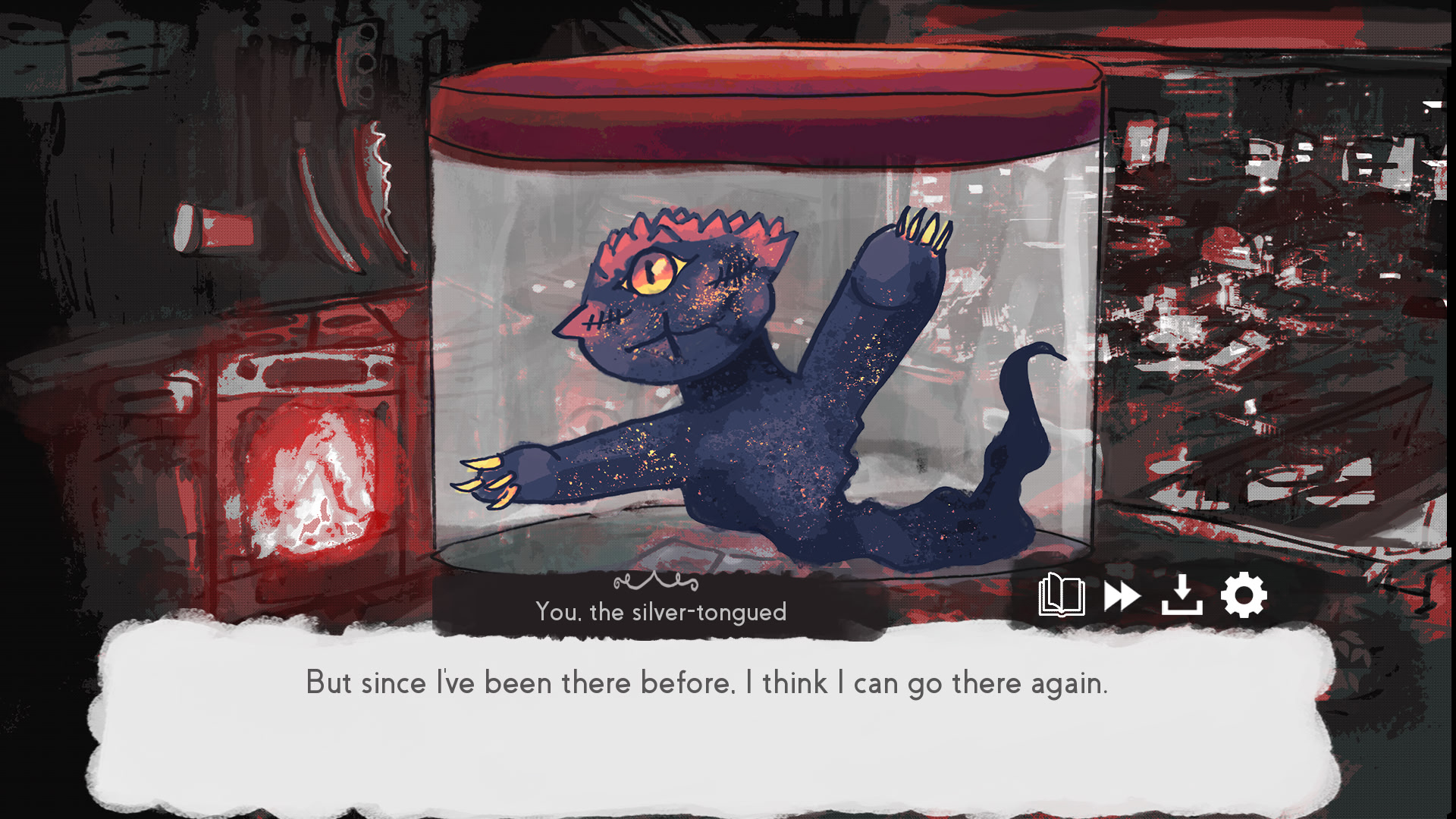Click the download-style save icon
The height and width of the screenshot is (819, 1456).
[x=1182, y=595]
